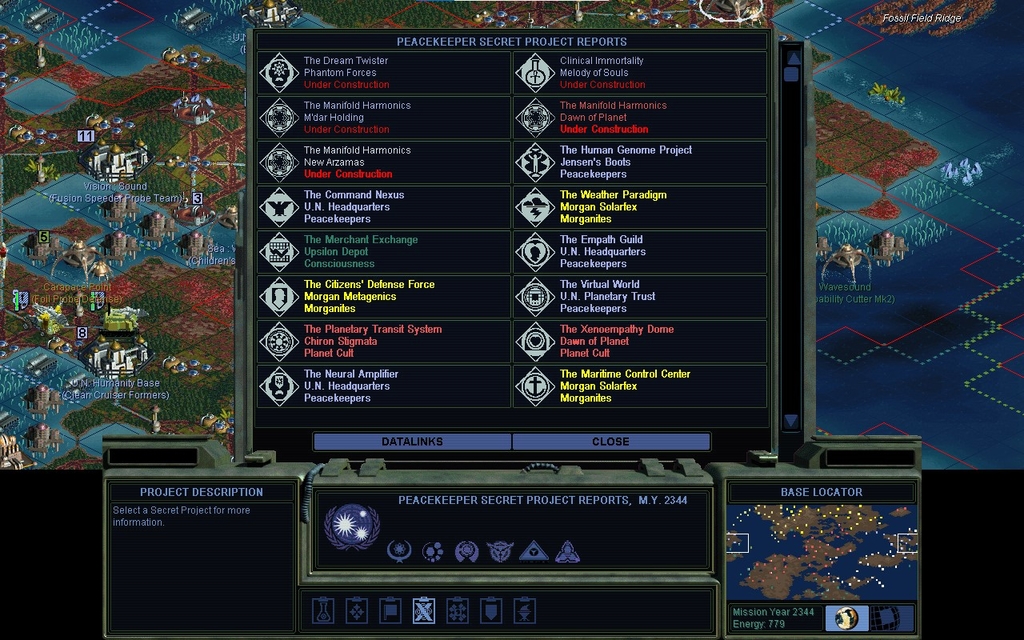Screen dimensions: 1024x640
Task: Choose The Xenoempathy Dome project
Action: (x=640, y=342)
